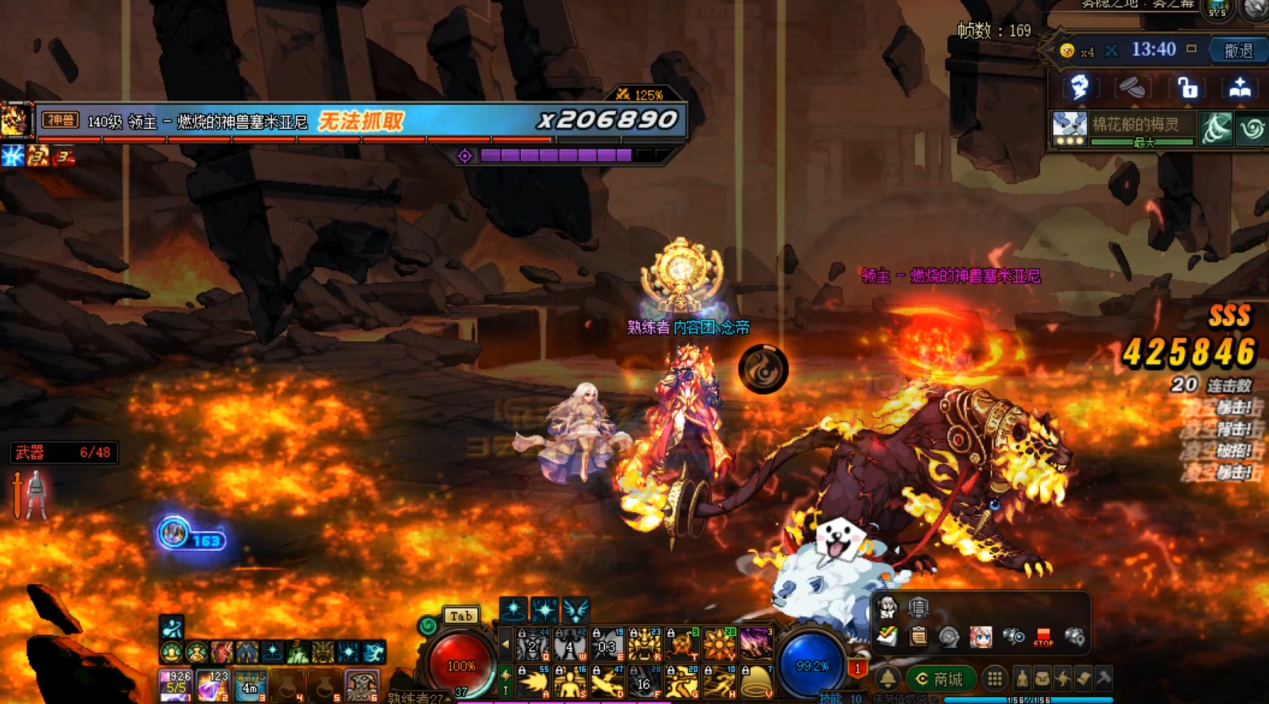The width and height of the screenshot is (1269, 704).
Task: Select the pet portrait 棉花般的梅灵
Action: 1069,128
